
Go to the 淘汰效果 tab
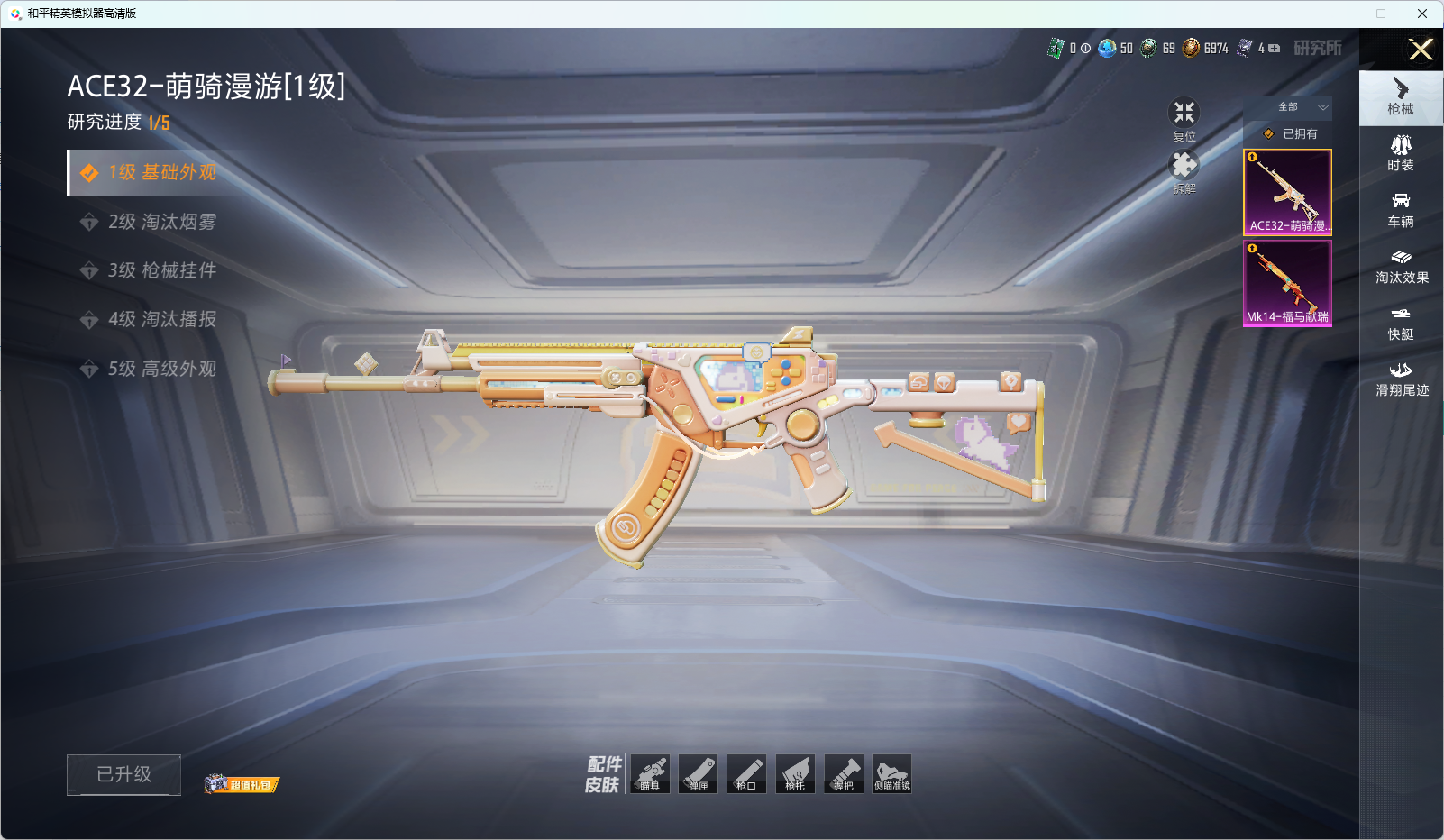tap(1401, 266)
